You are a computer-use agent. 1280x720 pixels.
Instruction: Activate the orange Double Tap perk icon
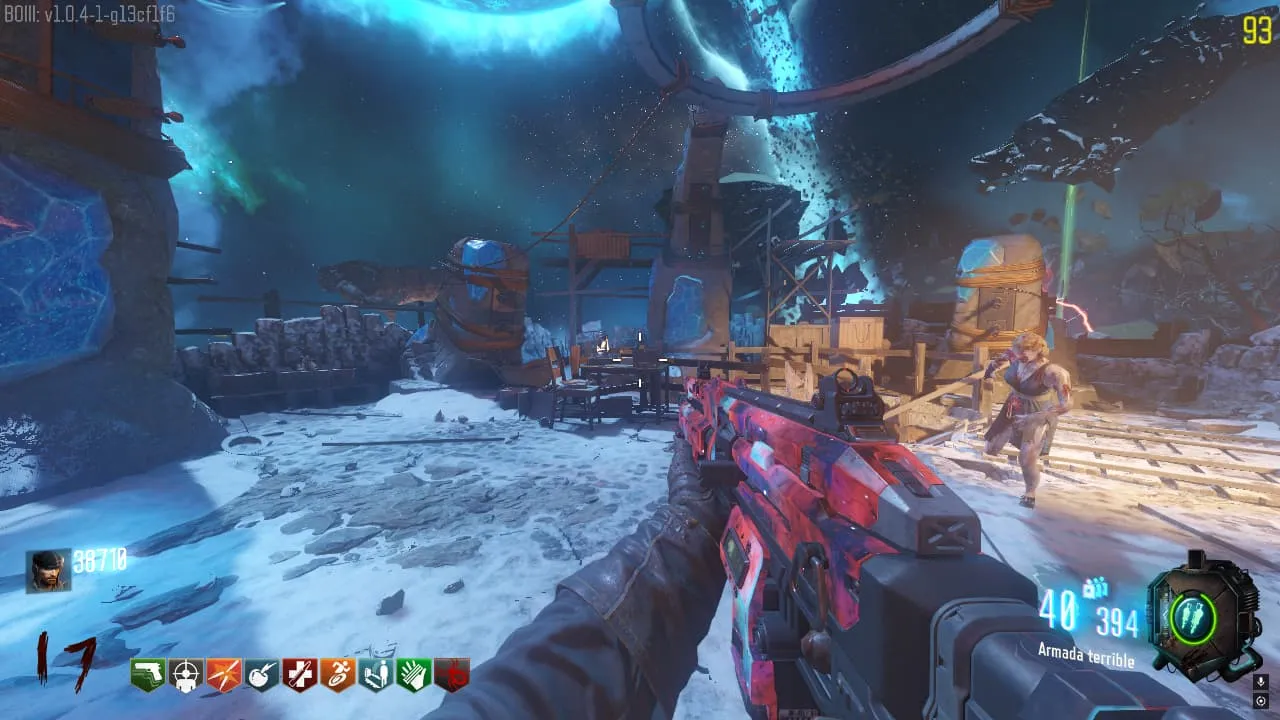coord(223,675)
